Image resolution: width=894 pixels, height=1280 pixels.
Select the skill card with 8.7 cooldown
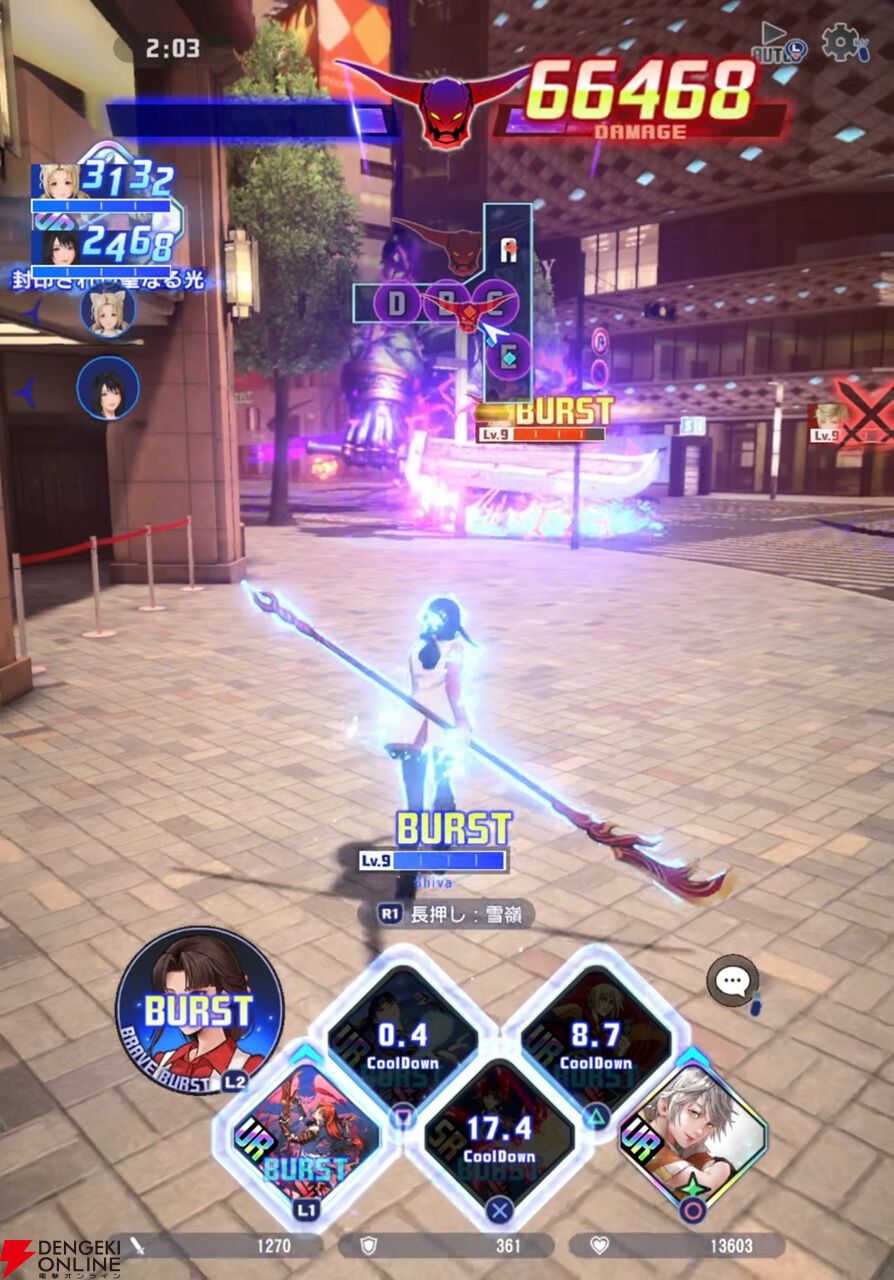click(596, 1042)
